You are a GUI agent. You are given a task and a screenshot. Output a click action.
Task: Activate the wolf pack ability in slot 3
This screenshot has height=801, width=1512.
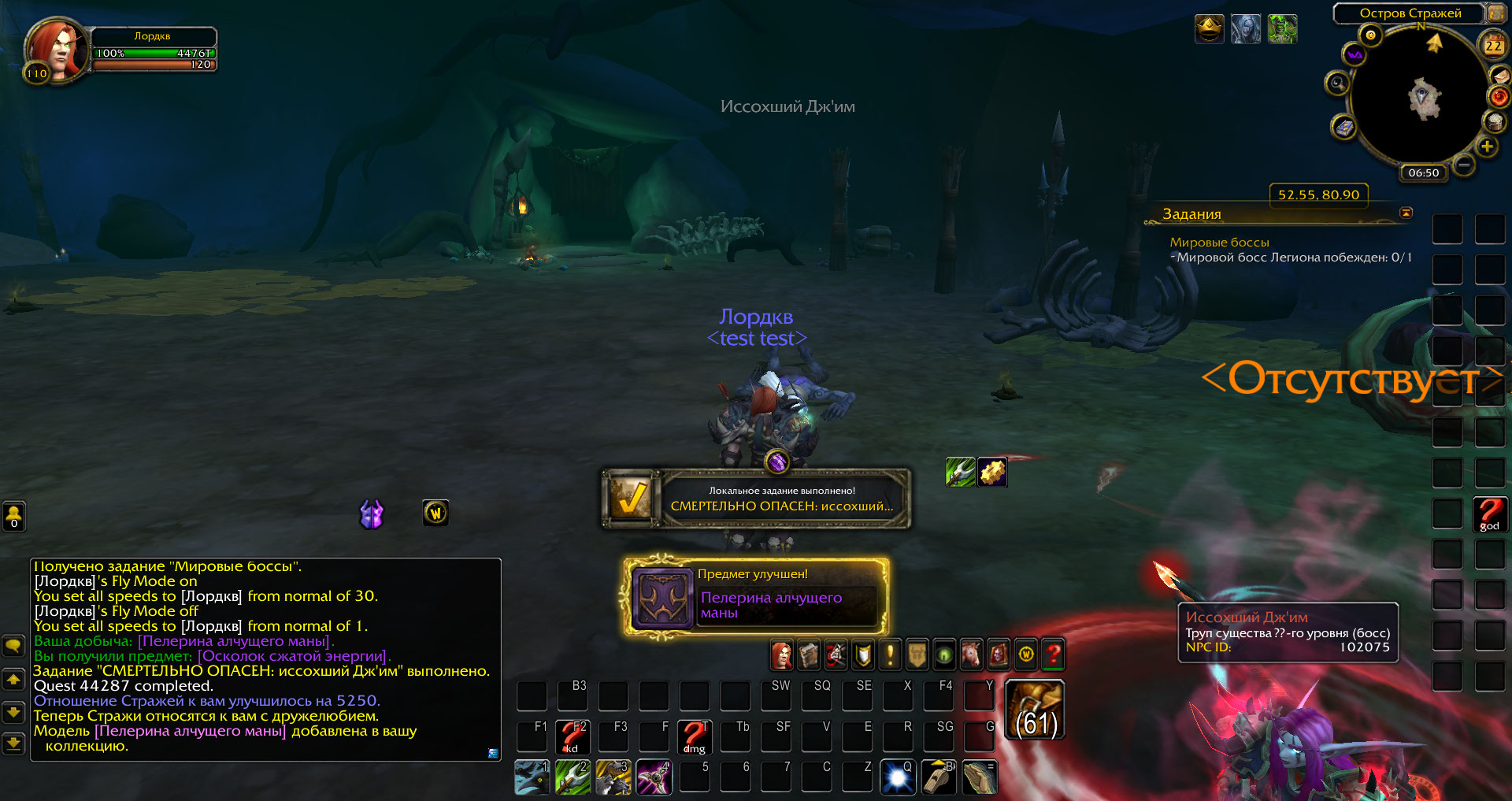(614, 778)
